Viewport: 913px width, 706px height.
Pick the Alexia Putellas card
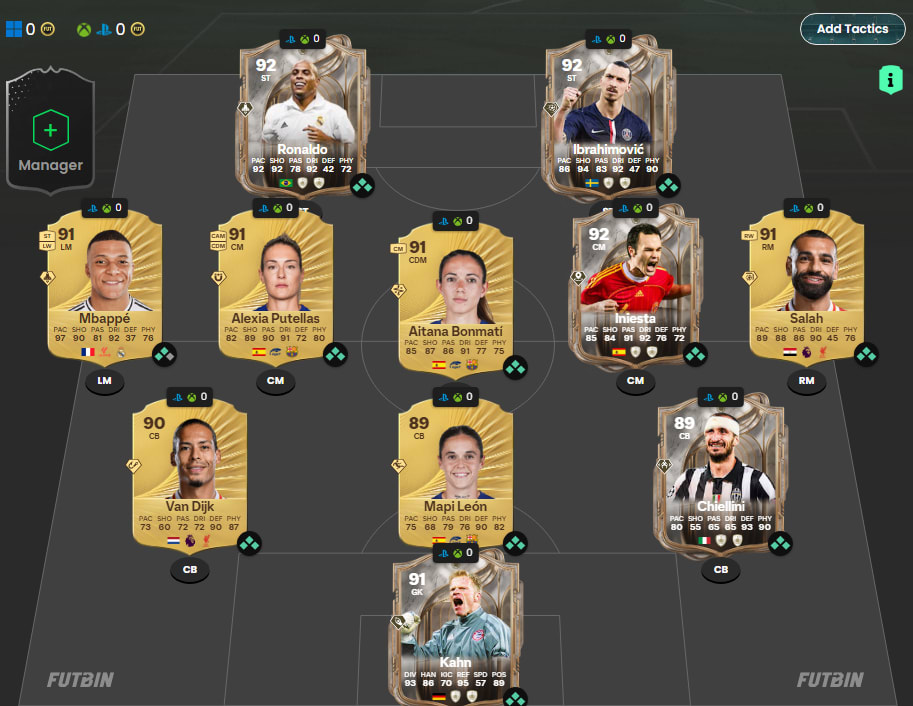click(x=275, y=282)
